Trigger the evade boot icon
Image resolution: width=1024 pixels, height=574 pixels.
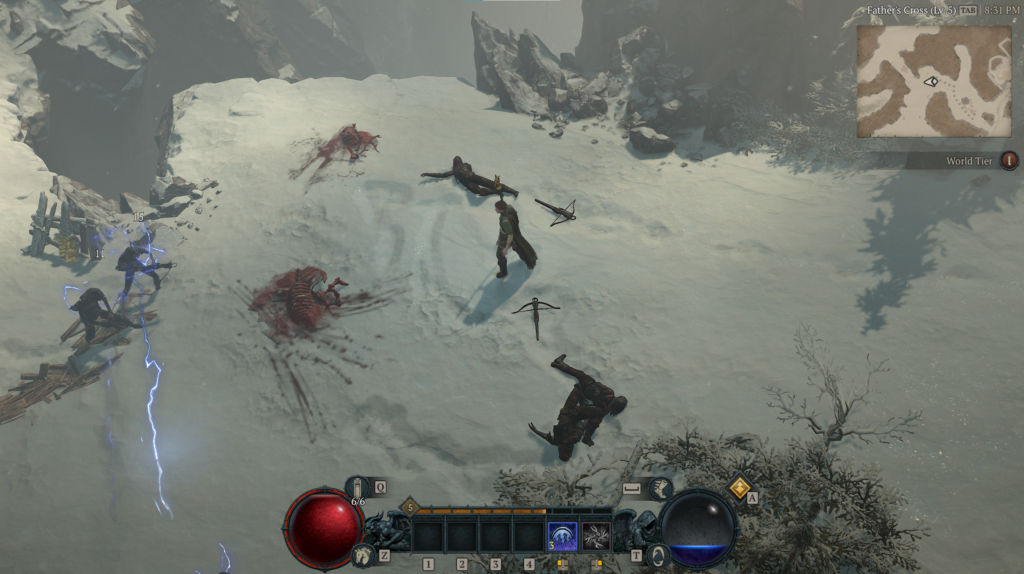tap(660, 488)
